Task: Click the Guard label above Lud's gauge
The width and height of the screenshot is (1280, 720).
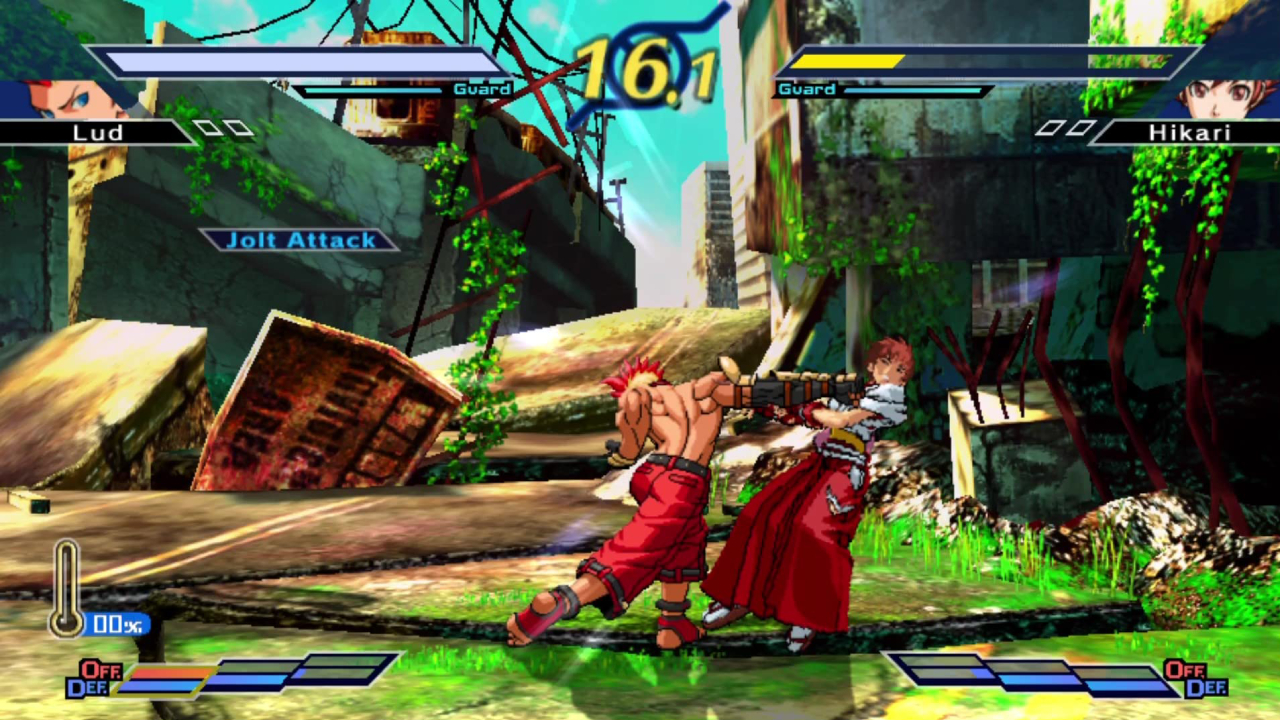Action: (482, 89)
